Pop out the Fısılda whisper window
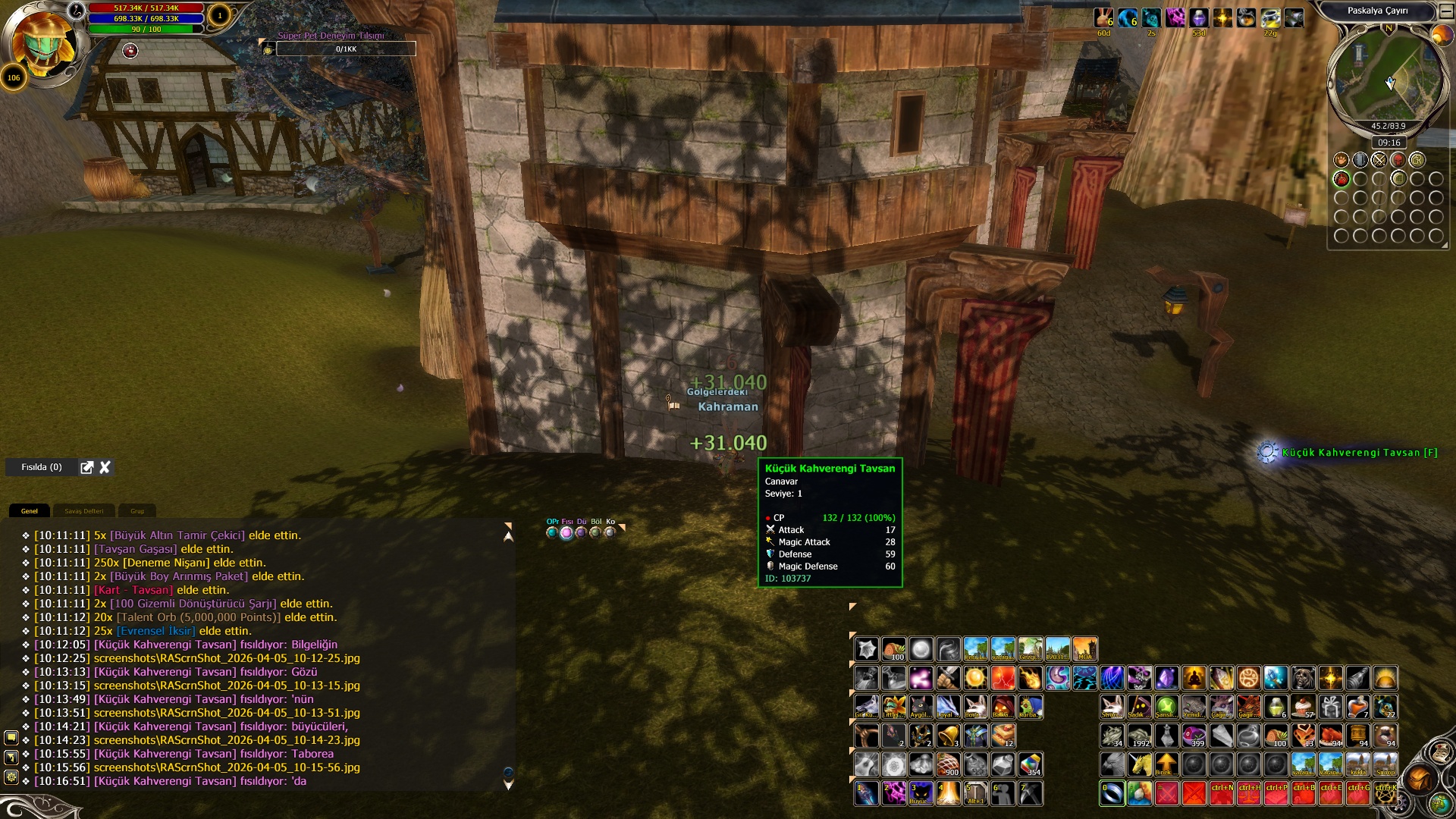This screenshot has height=819, width=1456. (87, 467)
